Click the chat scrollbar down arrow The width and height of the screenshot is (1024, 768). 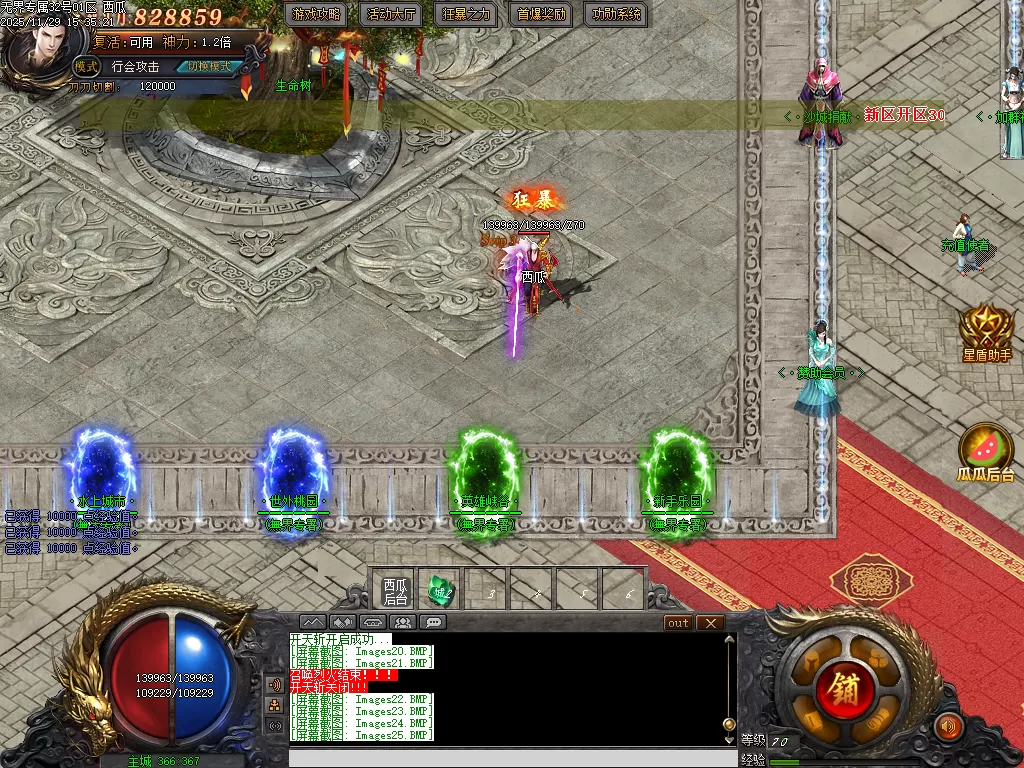tap(729, 738)
